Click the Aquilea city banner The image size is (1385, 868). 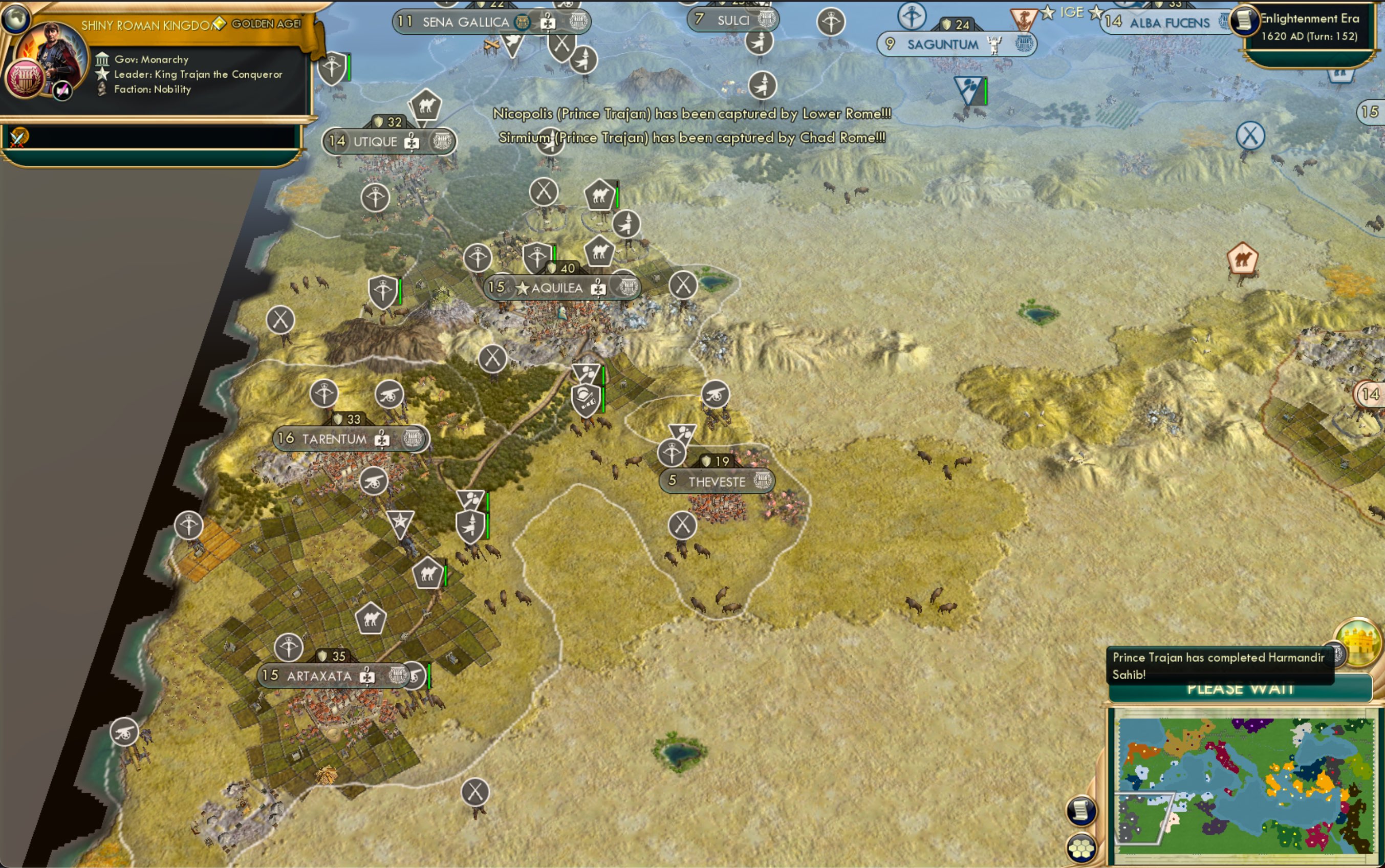[557, 288]
